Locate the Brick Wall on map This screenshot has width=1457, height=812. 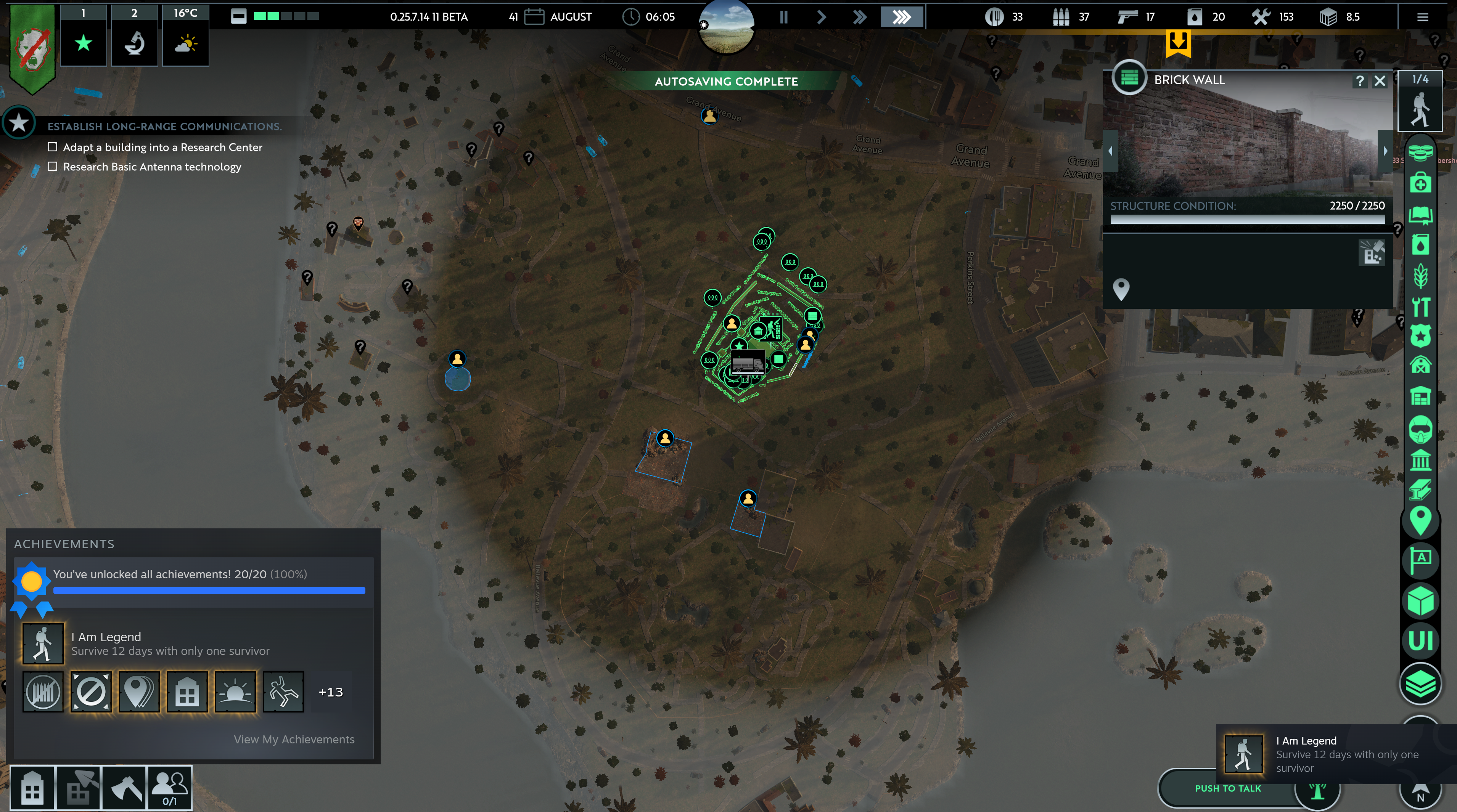(x=1121, y=289)
